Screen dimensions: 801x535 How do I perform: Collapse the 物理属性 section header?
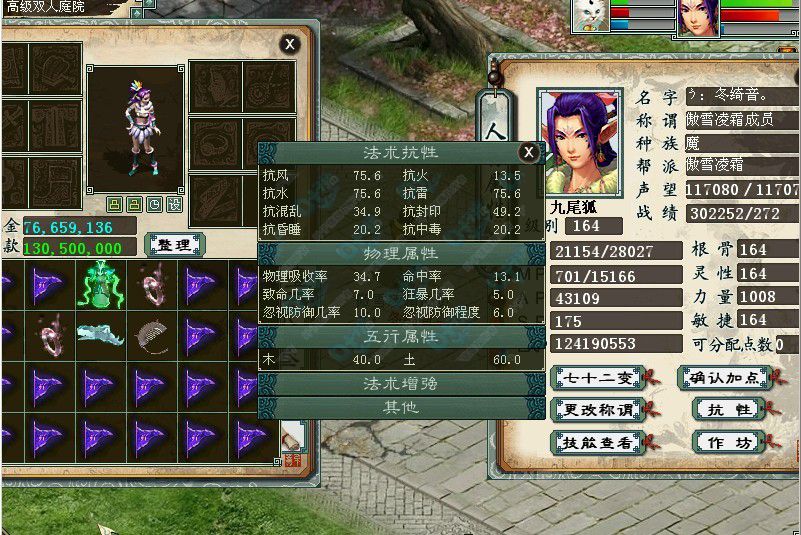click(400, 254)
